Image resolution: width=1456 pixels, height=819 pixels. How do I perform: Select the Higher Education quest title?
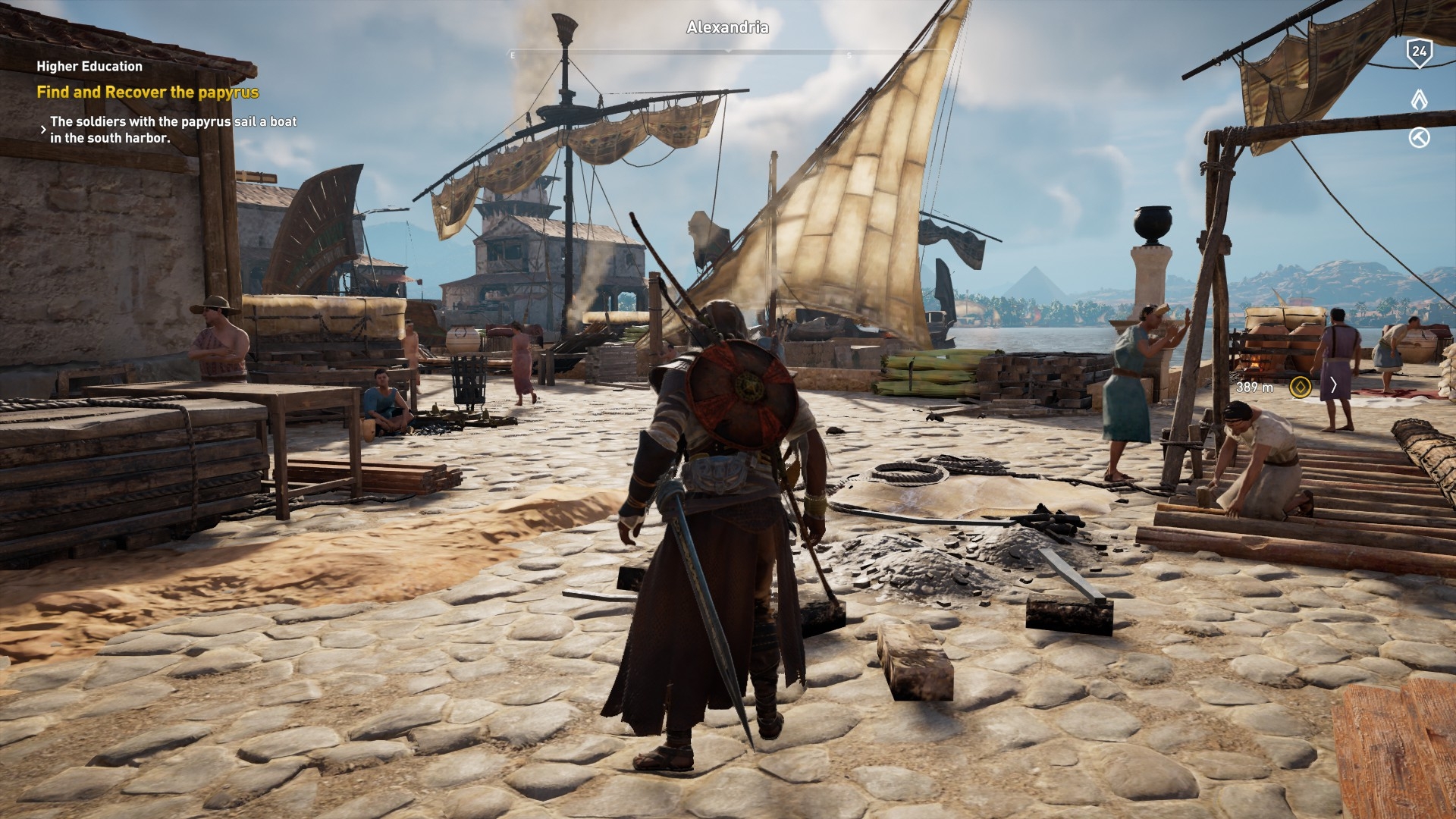[89, 67]
